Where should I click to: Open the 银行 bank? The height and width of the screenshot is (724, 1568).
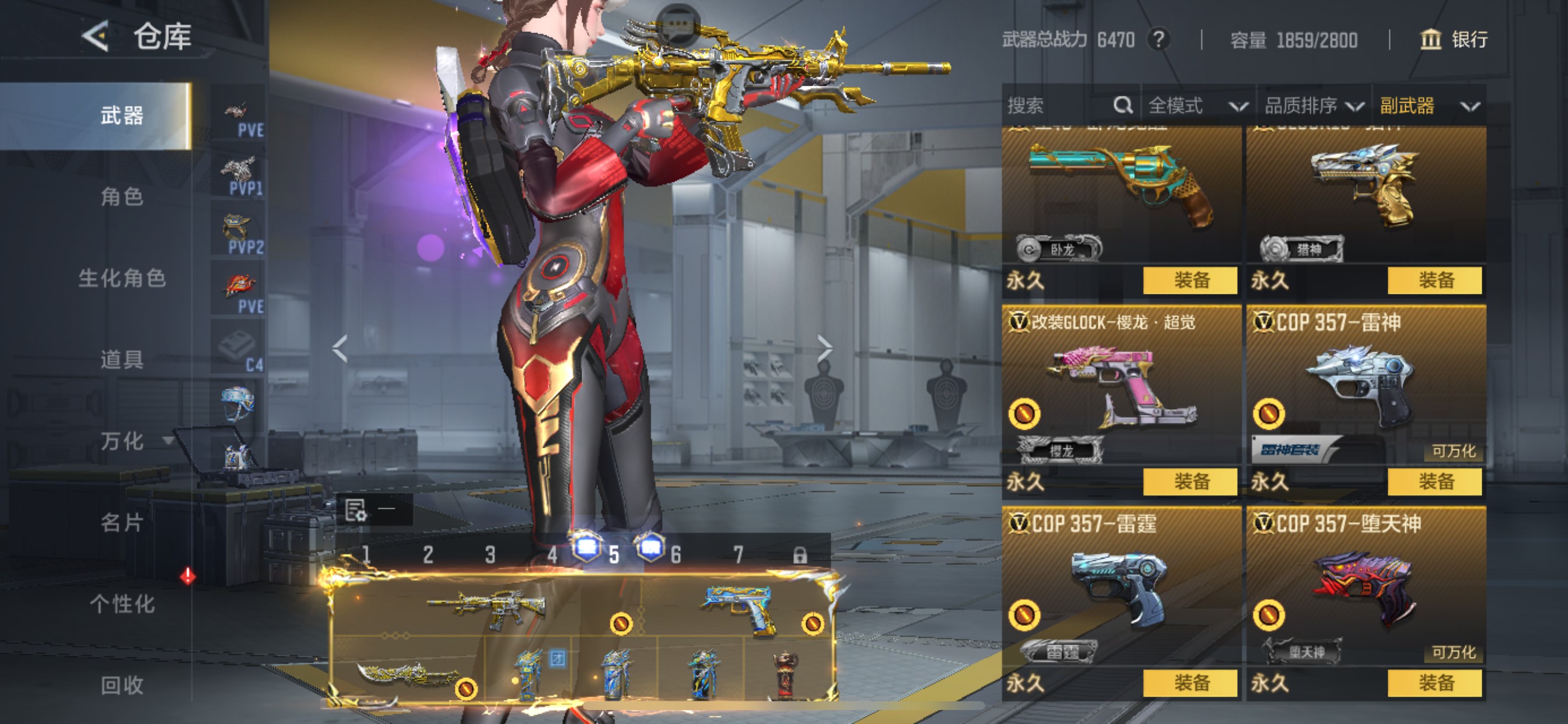point(1454,40)
